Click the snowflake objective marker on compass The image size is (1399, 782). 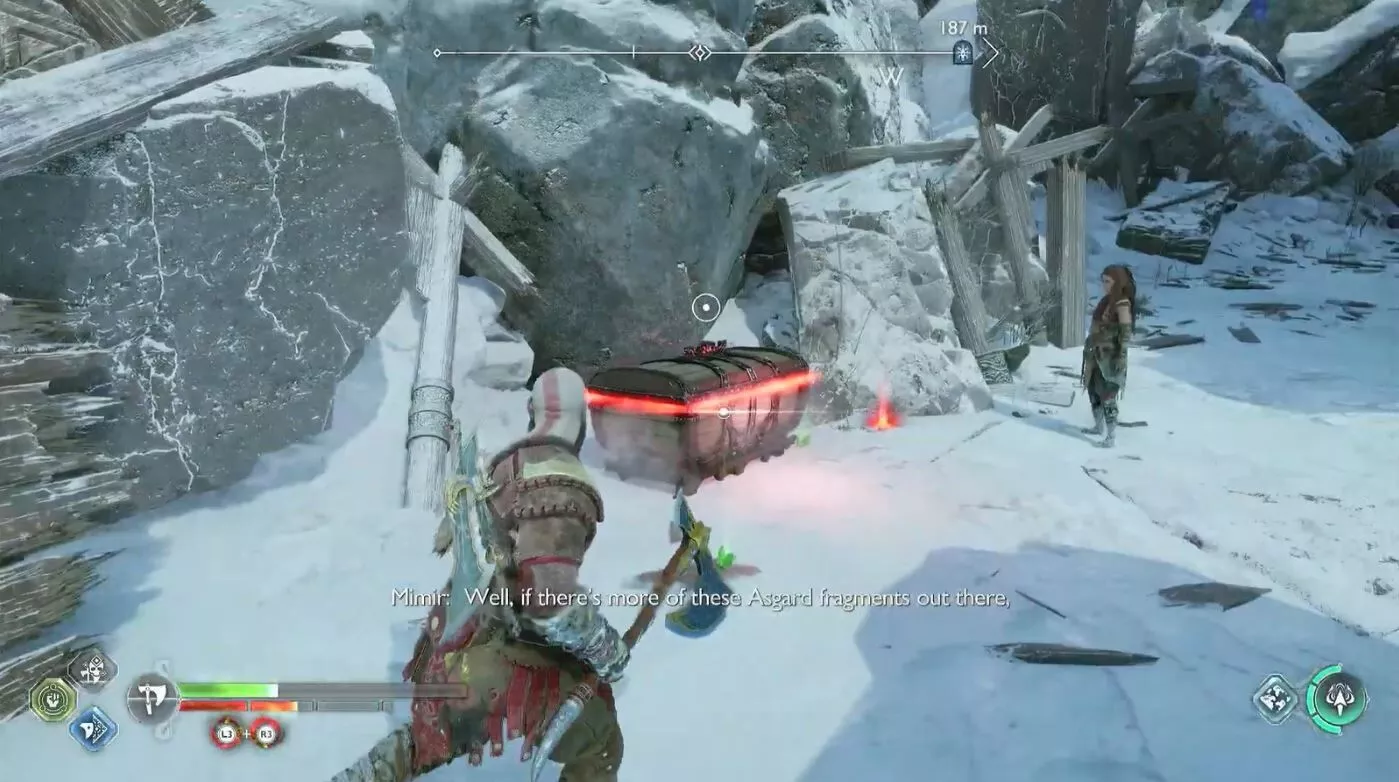[x=962, y=53]
